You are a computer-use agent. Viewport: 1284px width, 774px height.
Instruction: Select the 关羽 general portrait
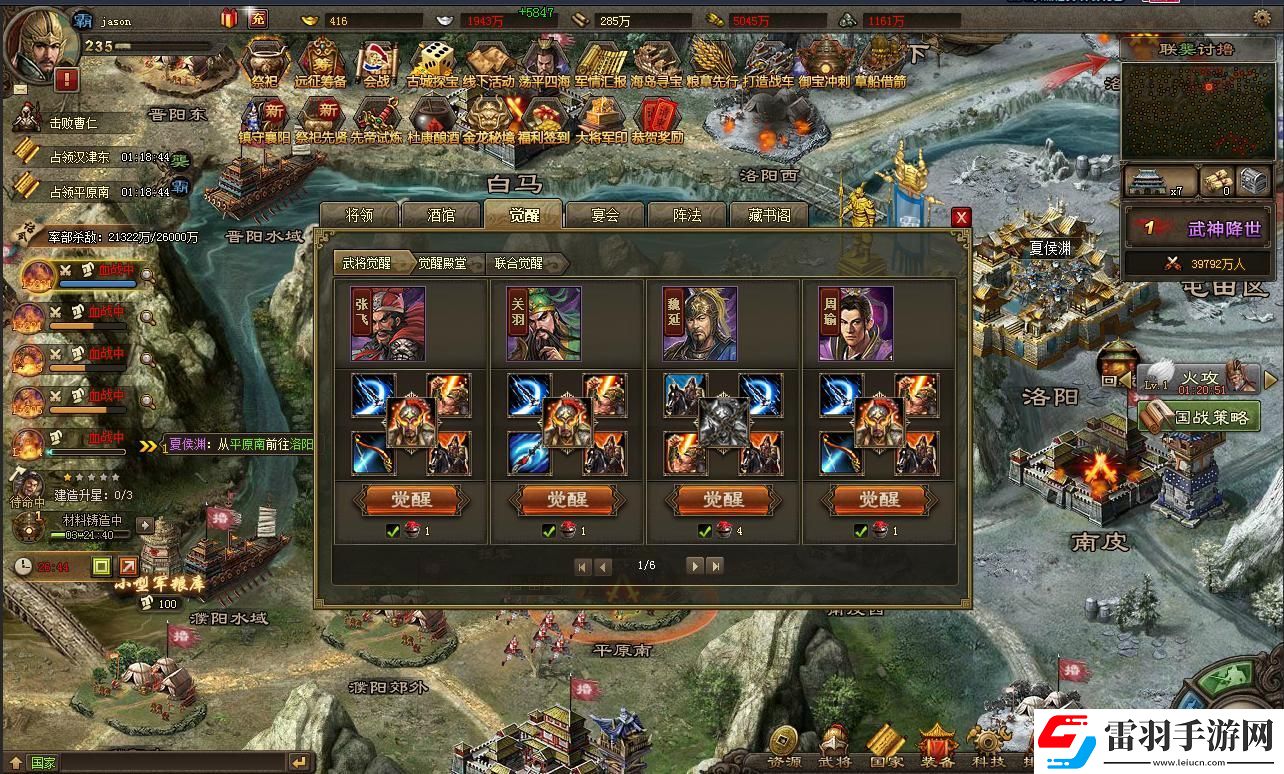(544, 324)
